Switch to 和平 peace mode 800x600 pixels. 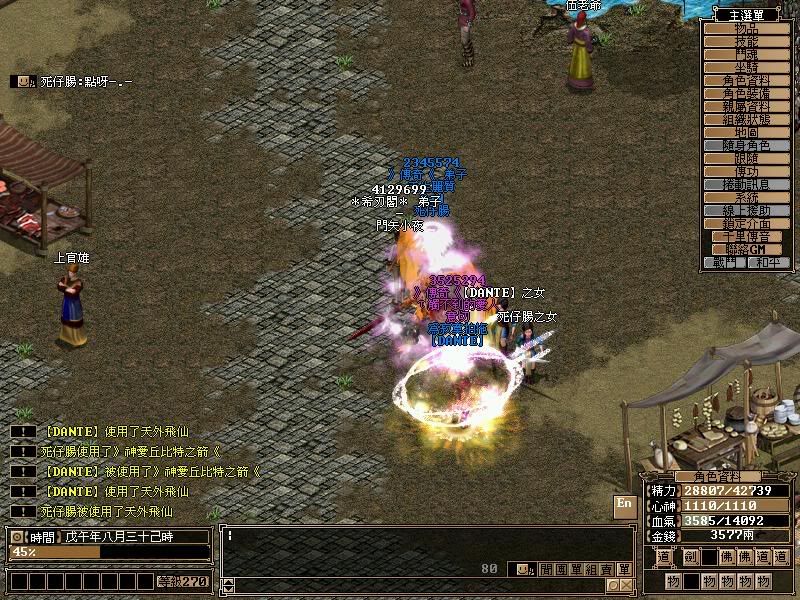coord(765,262)
